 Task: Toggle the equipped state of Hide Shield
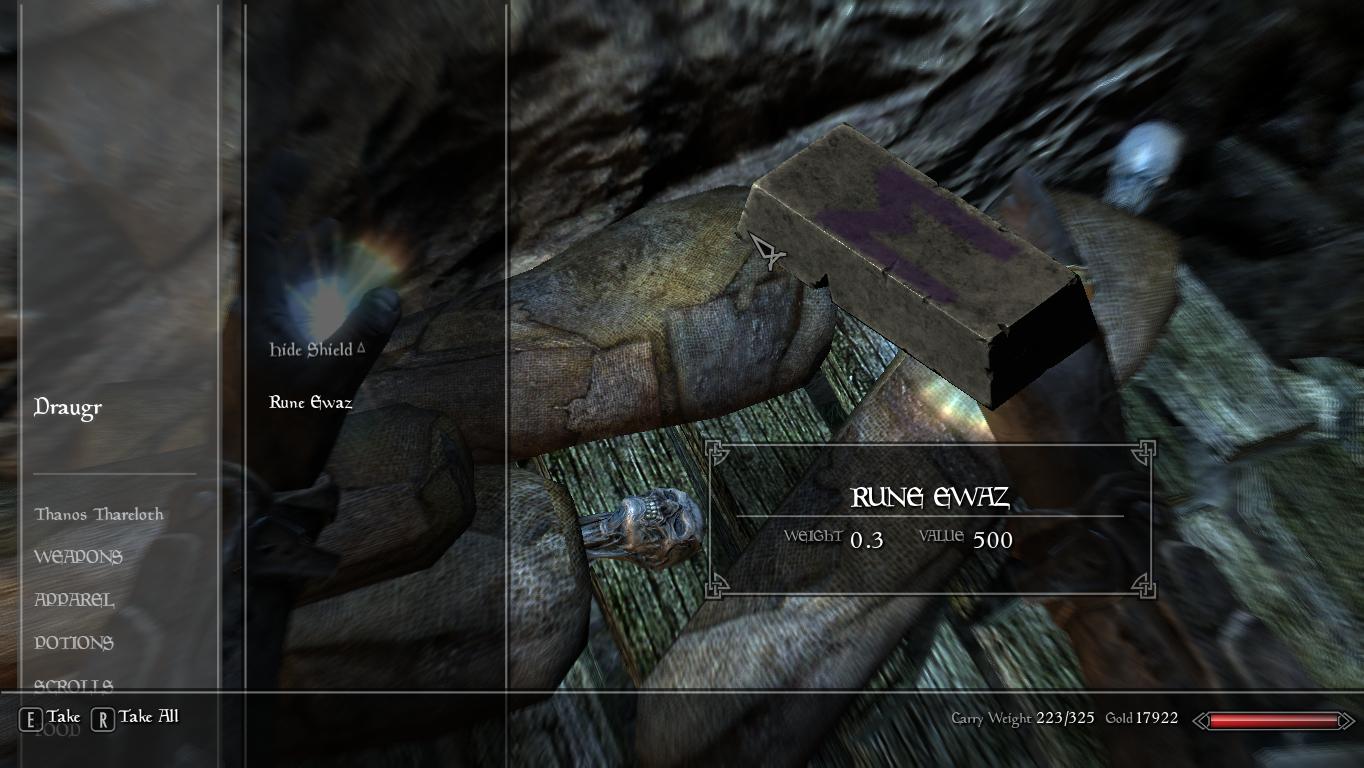313,349
